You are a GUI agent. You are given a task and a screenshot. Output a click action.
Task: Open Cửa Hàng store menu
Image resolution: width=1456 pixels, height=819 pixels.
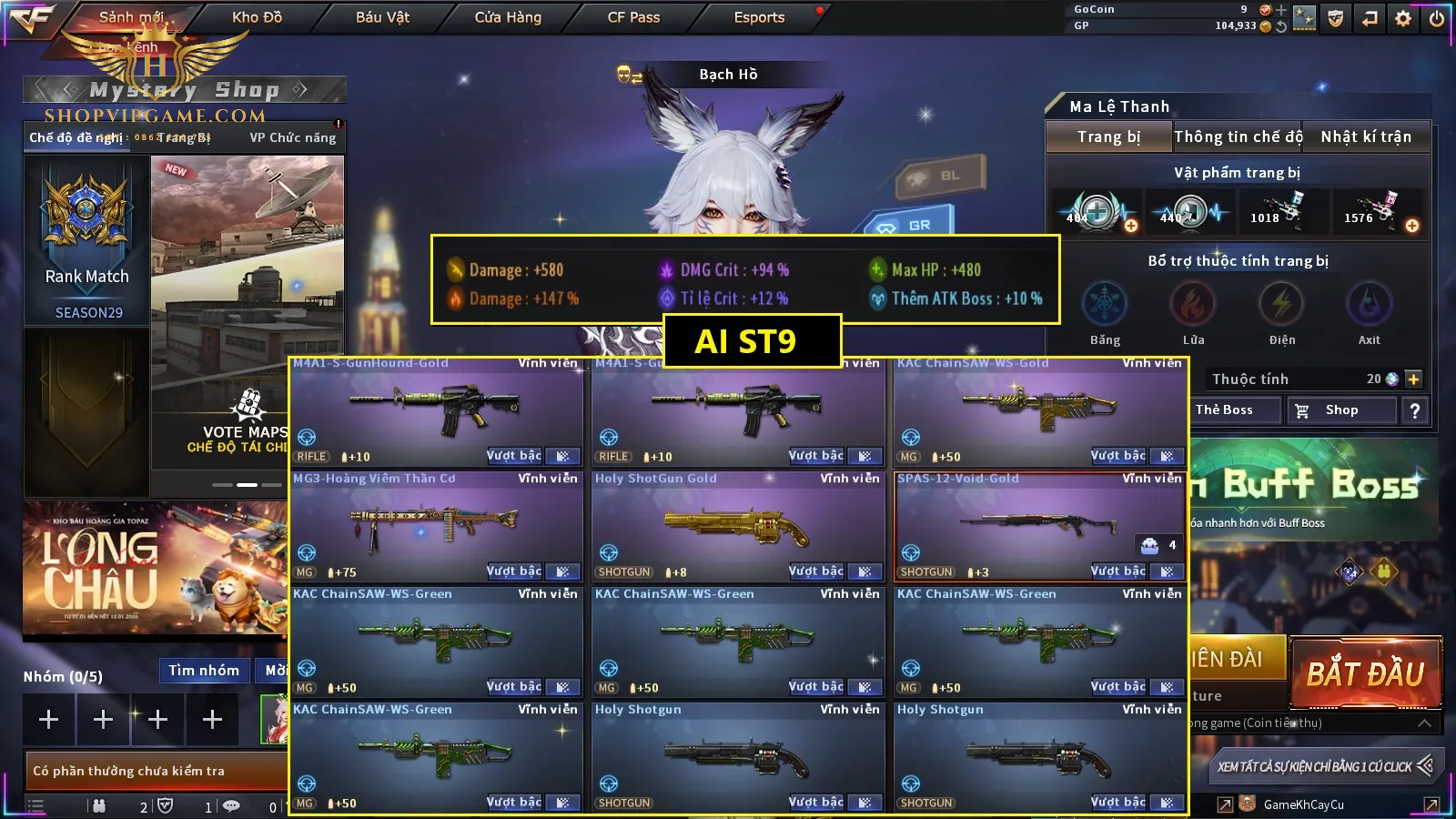508,17
